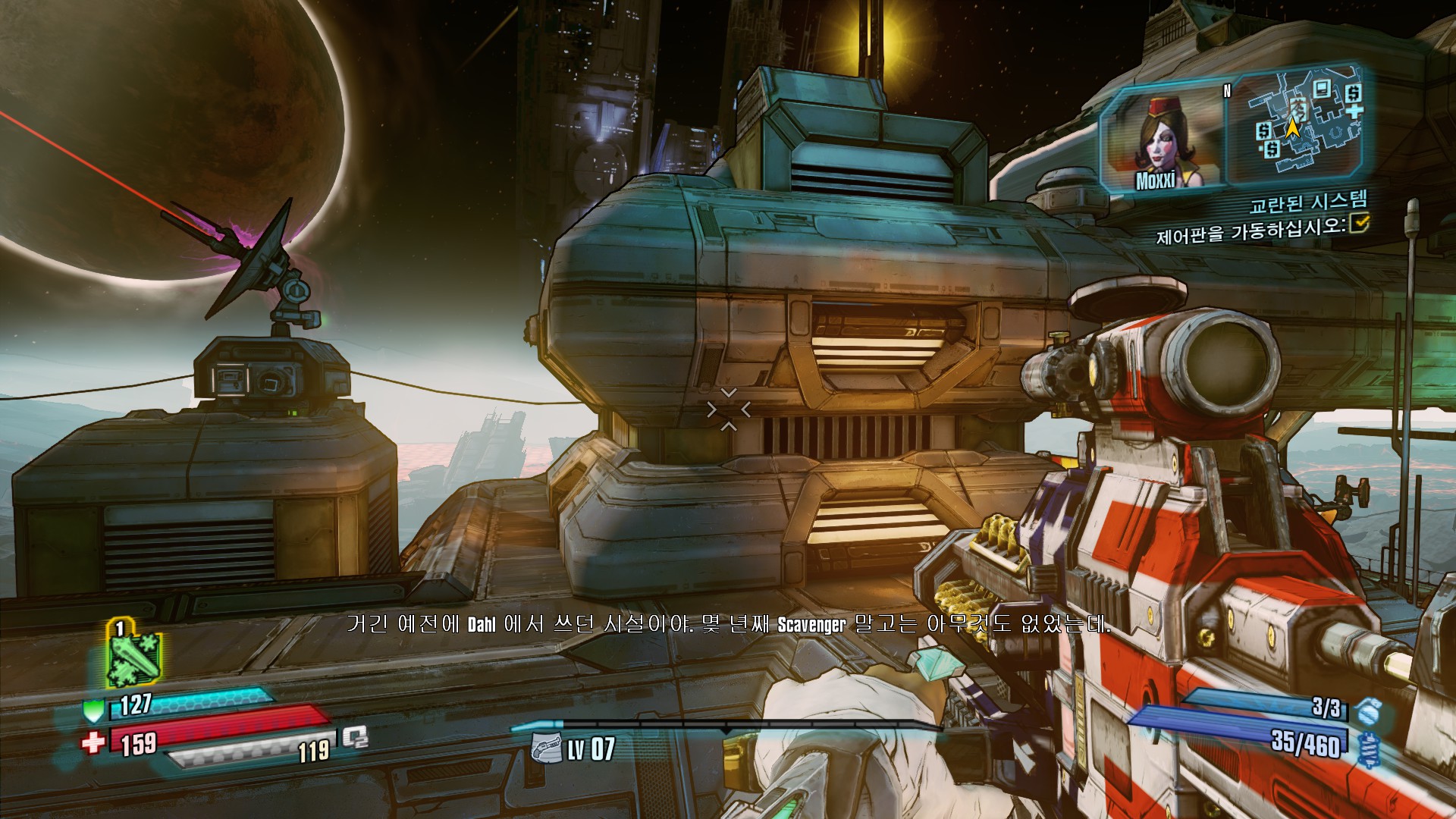The image size is (1456, 819).
Task: Click the red health cross icon
Action: pyautogui.click(x=93, y=742)
